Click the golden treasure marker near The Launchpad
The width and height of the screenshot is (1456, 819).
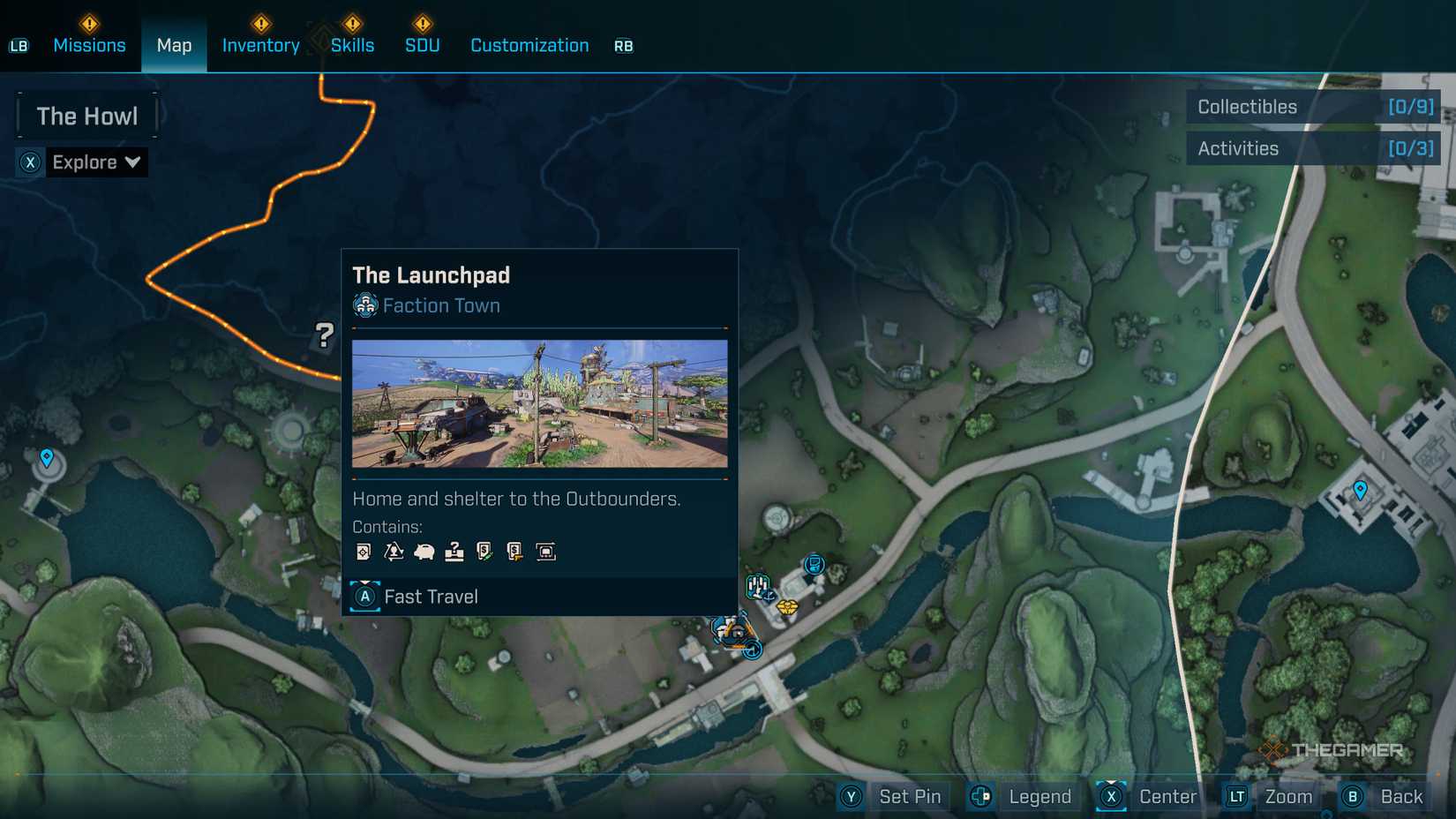pyautogui.click(x=787, y=607)
